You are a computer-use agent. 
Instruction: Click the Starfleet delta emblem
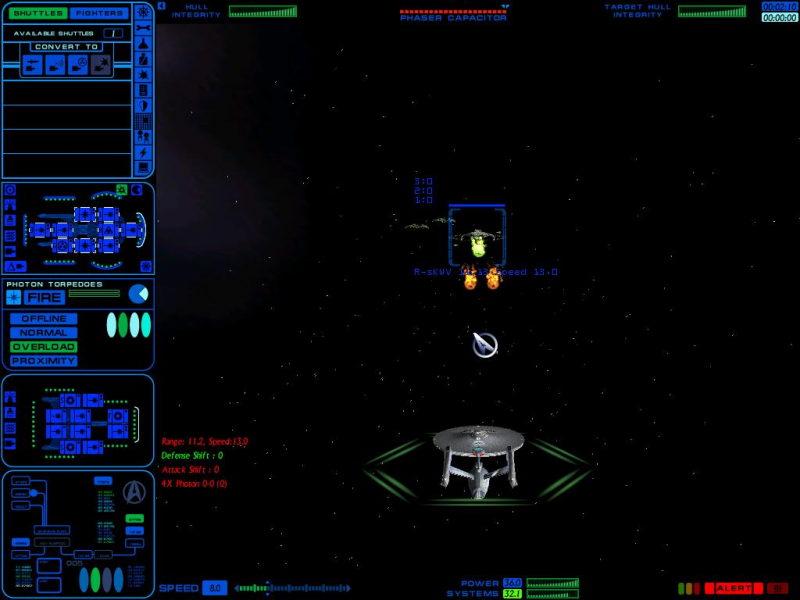point(132,491)
